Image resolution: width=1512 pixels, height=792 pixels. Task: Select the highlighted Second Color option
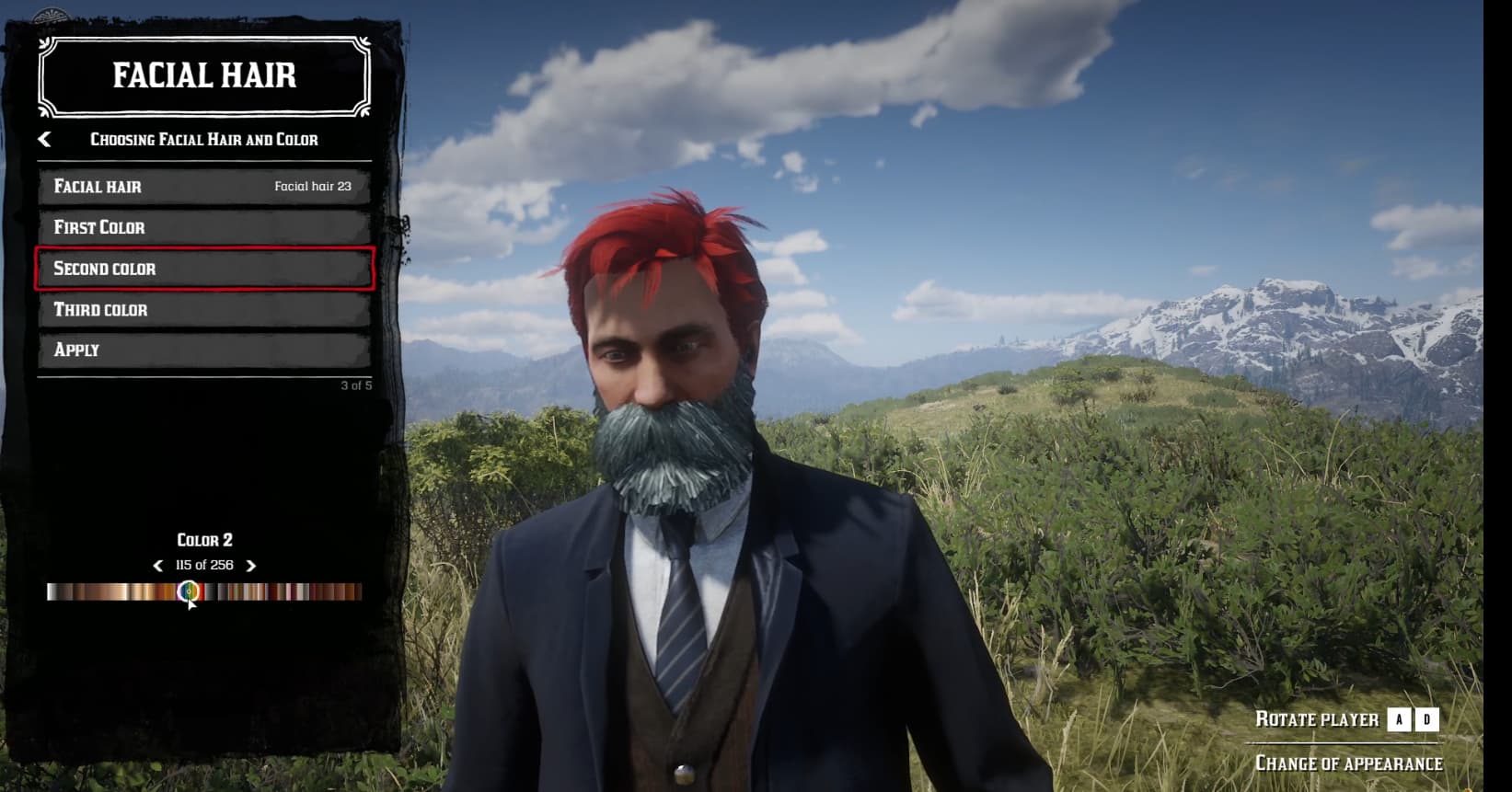[202, 268]
